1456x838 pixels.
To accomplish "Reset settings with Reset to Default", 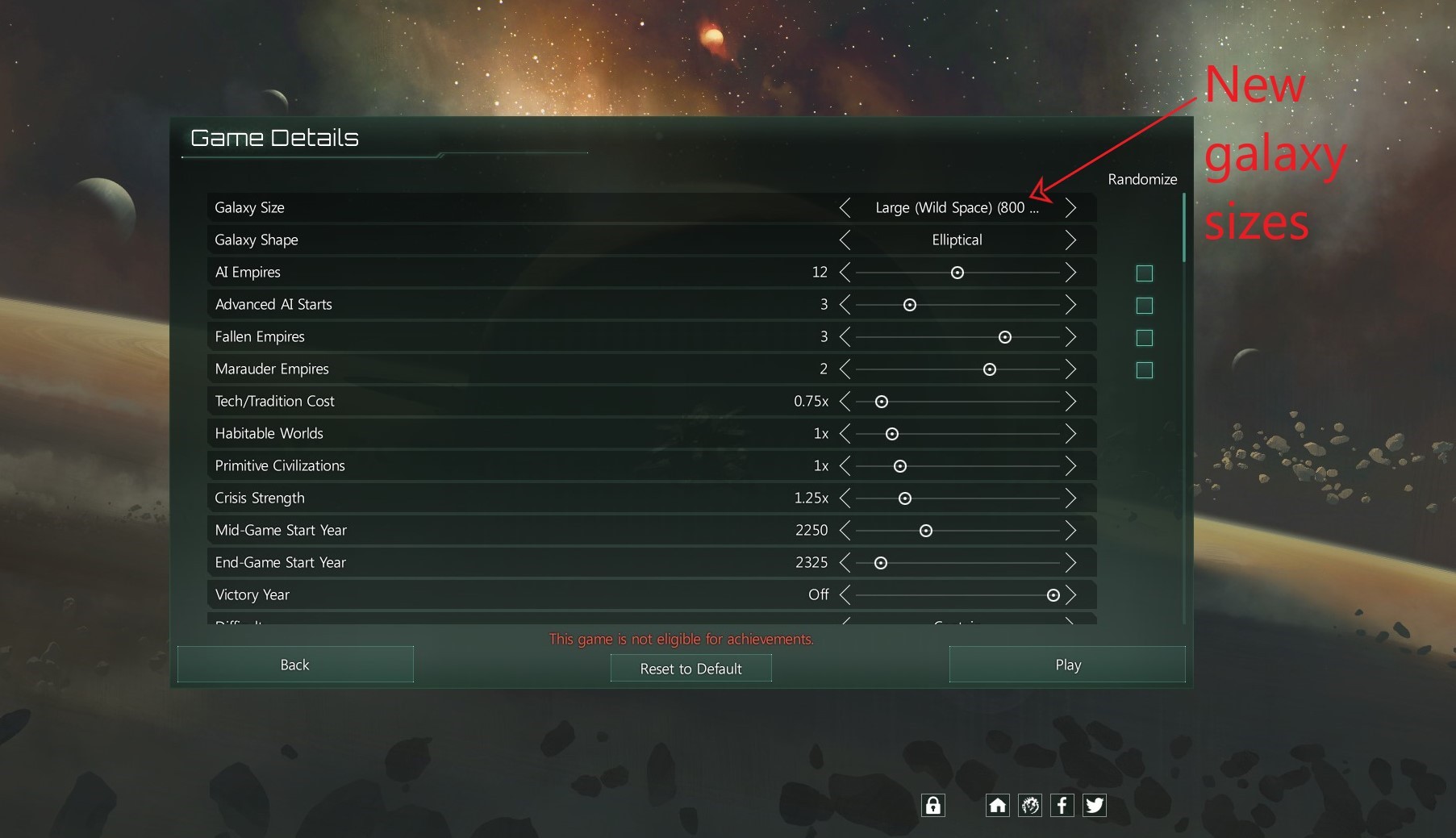I will click(690, 669).
